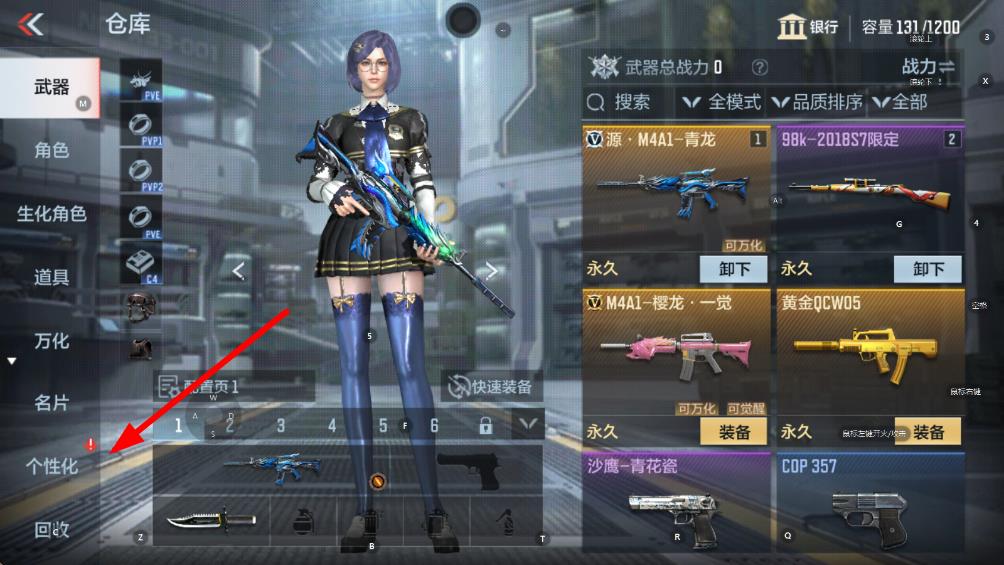
Task: Equip the 黄金QCW05 with 装备
Action: pyautogui.click(x=928, y=432)
